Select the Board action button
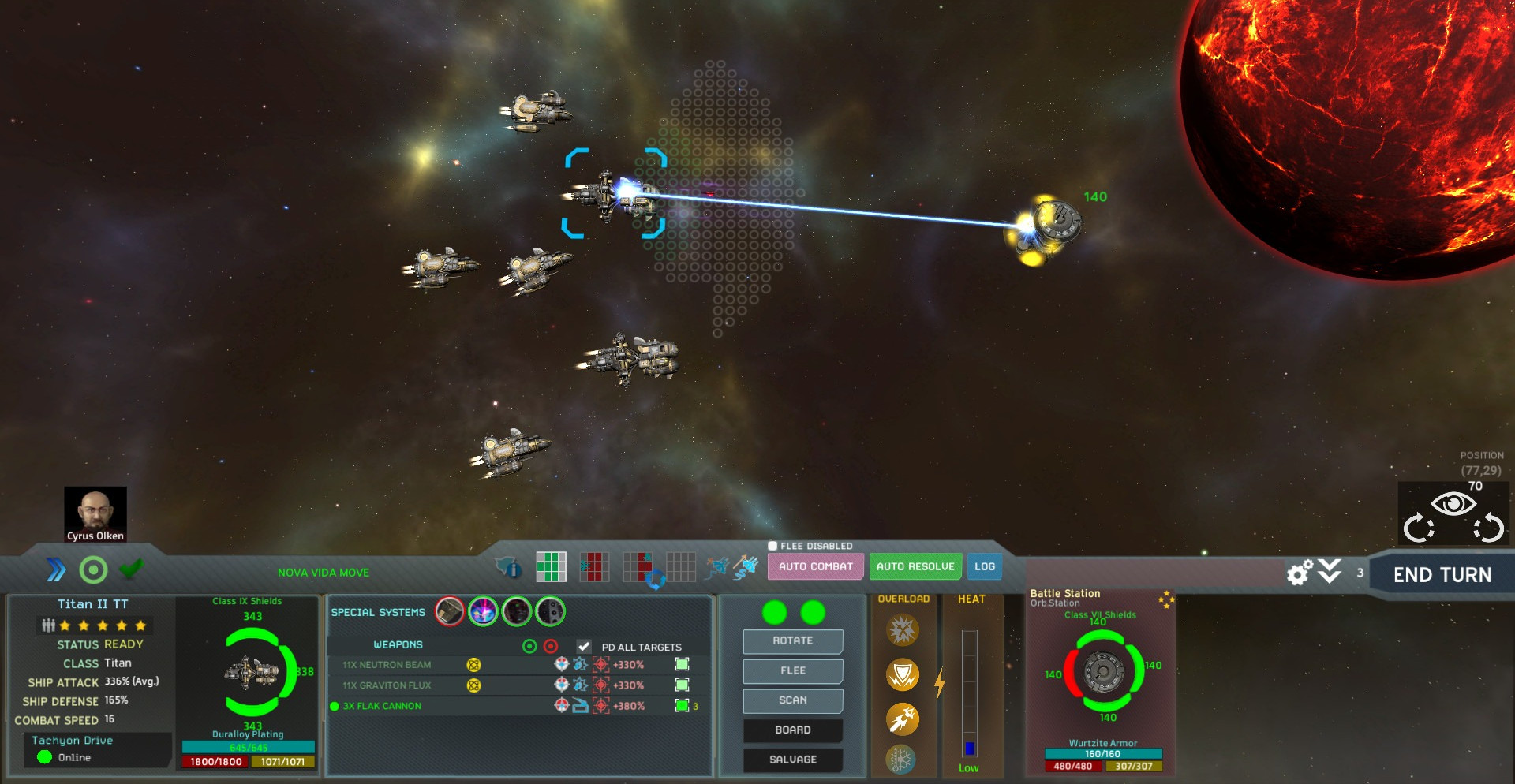The width and height of the screenshot is (1515, 784). (x=792, y=730)
